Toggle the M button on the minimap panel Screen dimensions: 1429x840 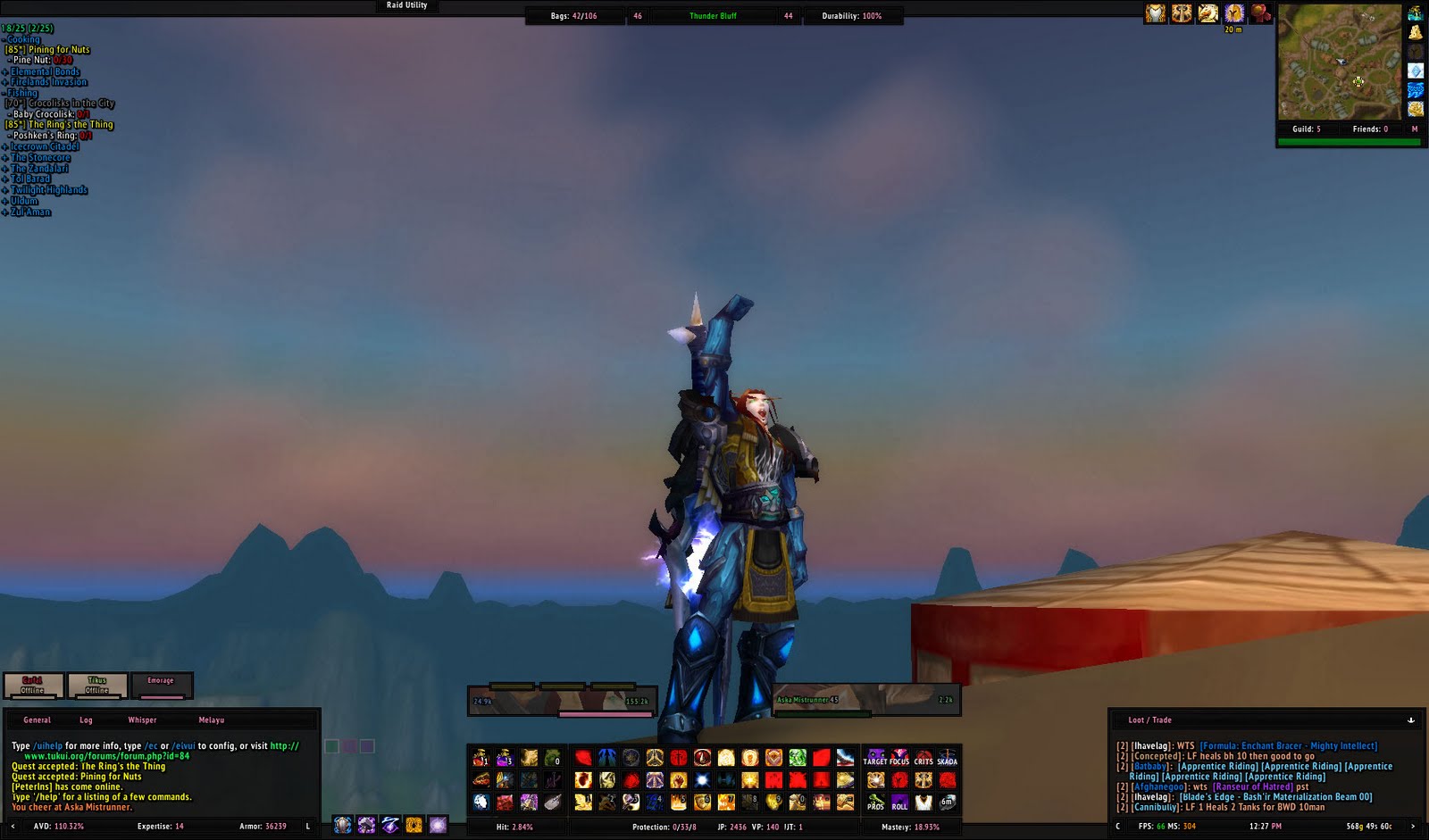[x=1413, y=129]
